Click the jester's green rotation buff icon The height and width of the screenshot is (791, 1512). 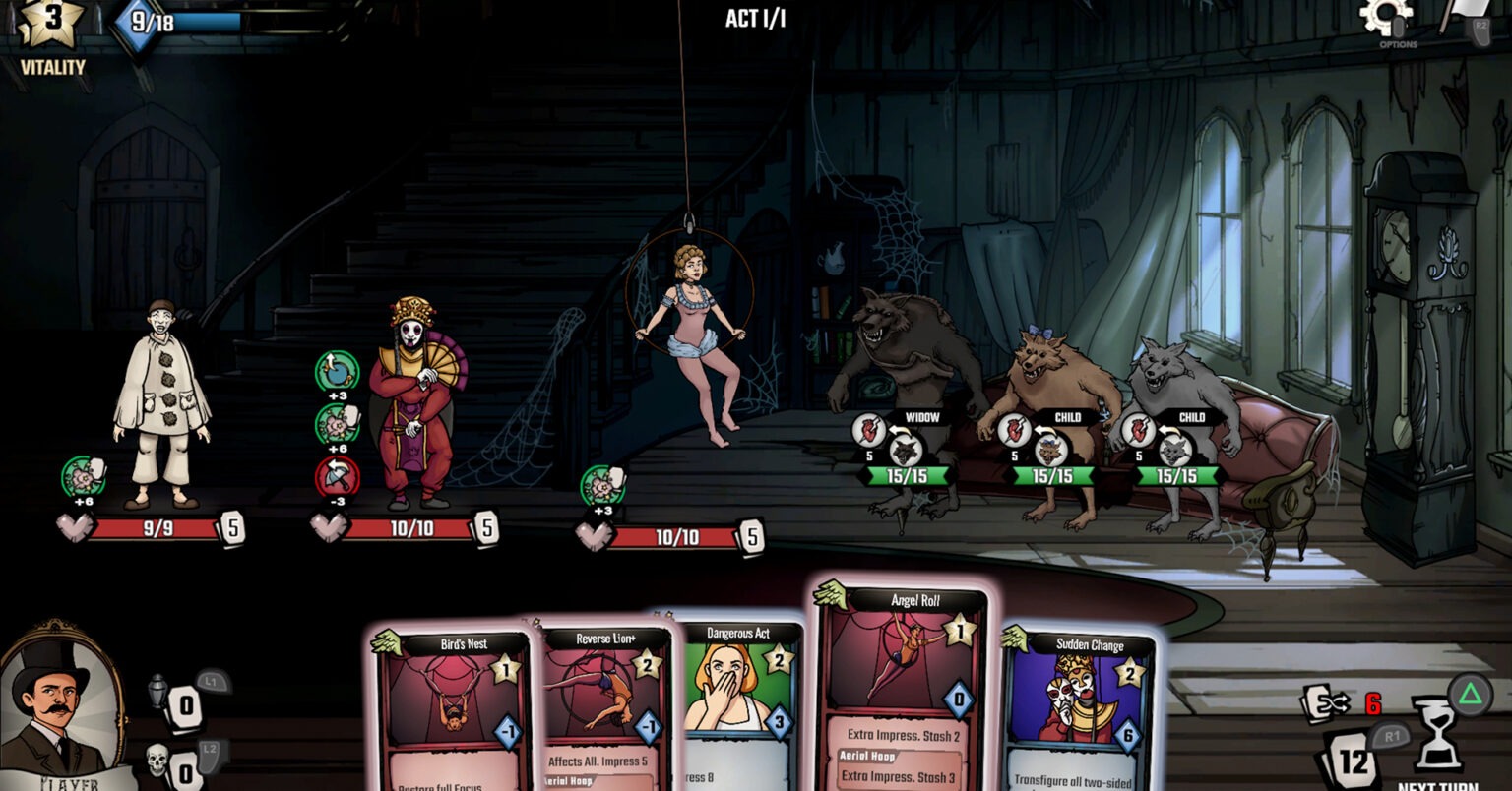coord(337,372)
